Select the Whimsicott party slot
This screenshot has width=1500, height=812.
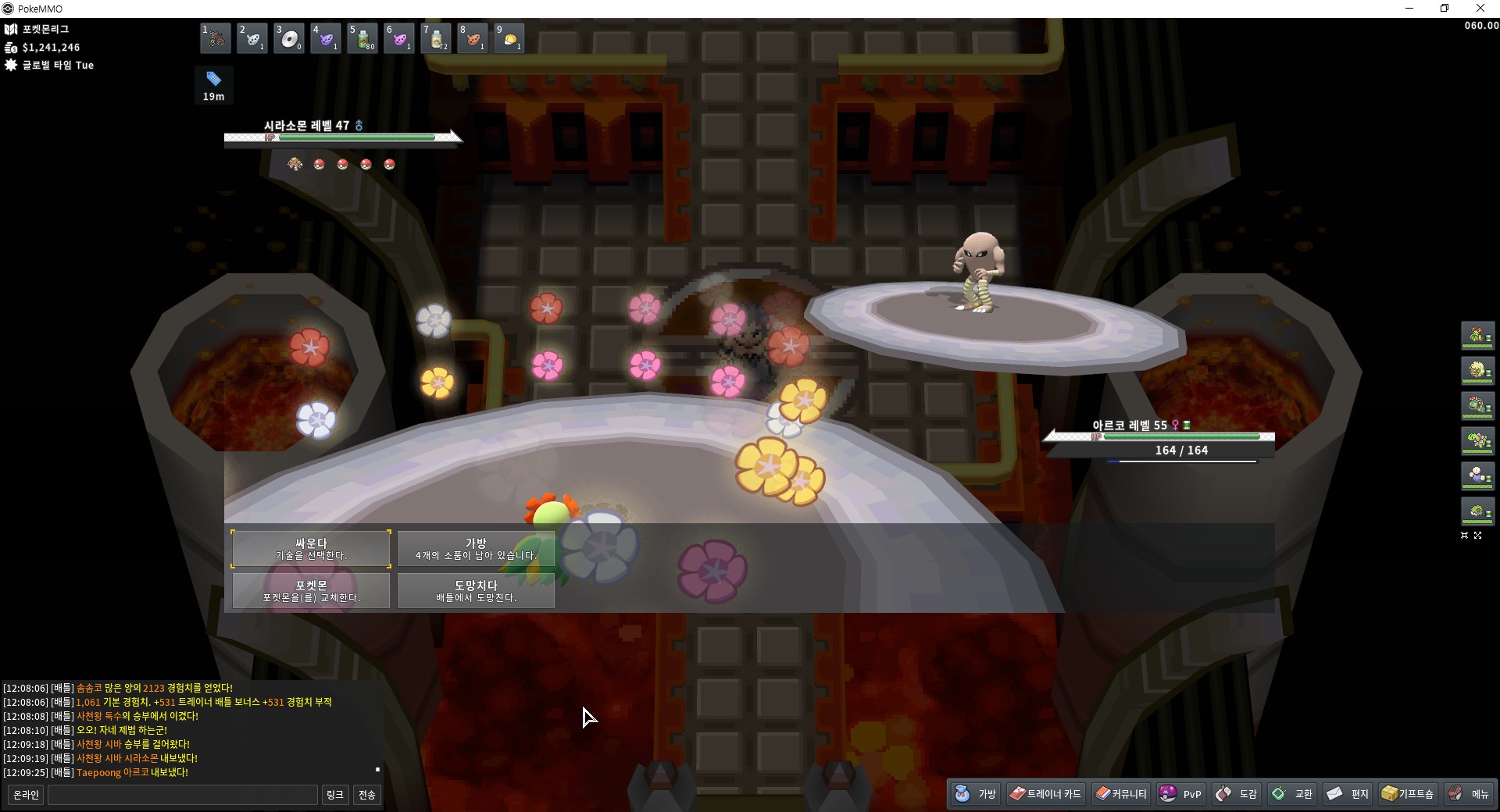tap(1477, 370)
